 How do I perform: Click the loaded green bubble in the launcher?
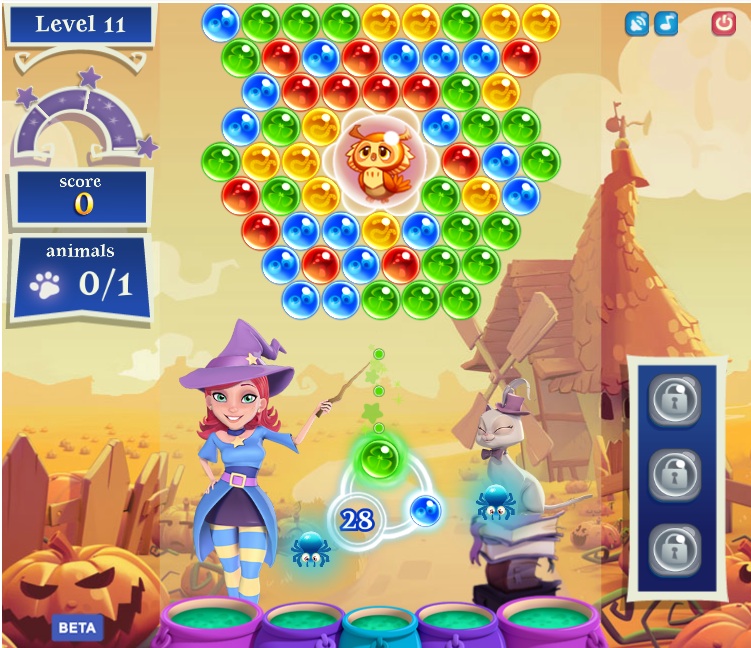379,460
